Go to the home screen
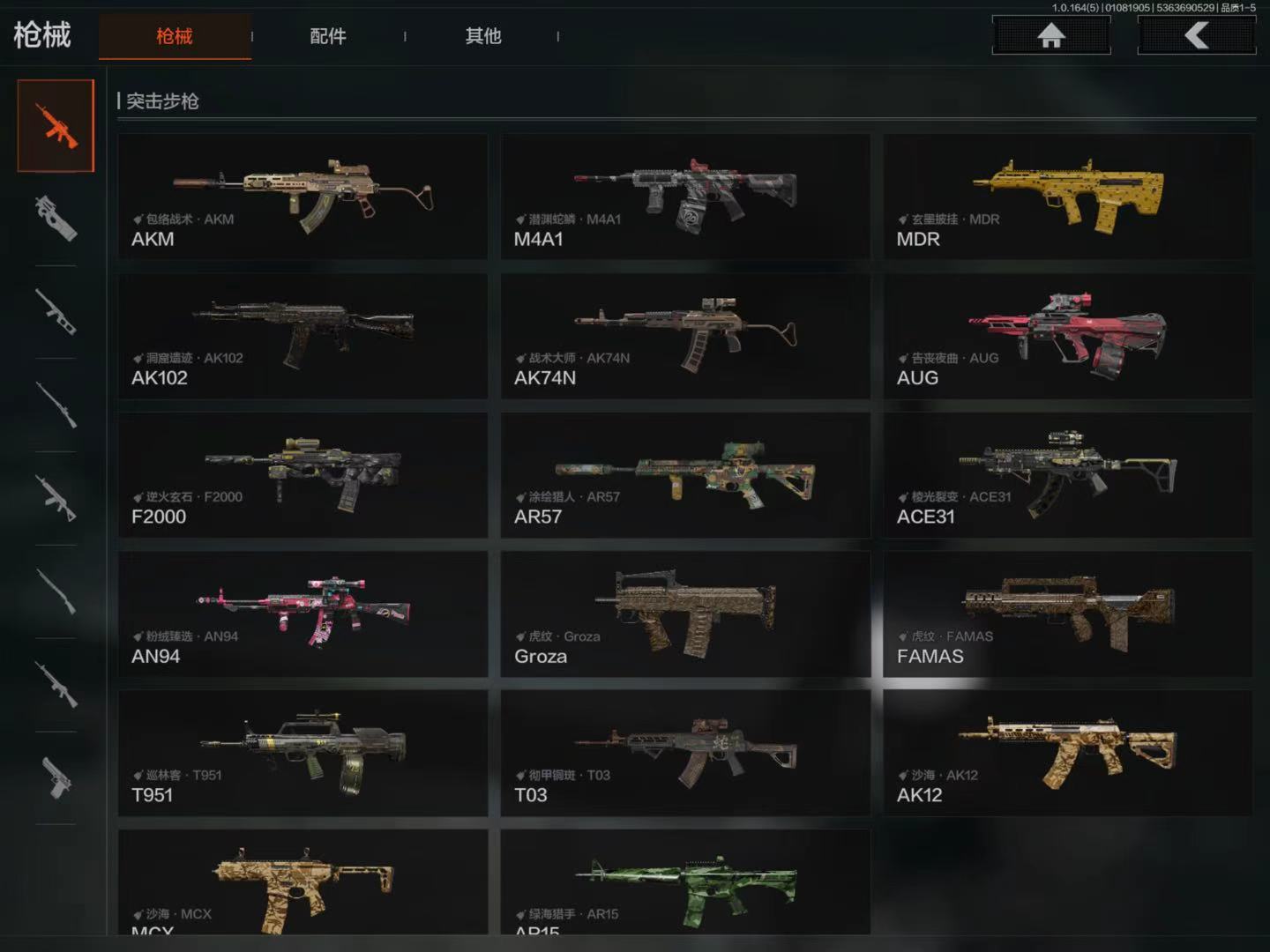 click(x=1050, y=35)
